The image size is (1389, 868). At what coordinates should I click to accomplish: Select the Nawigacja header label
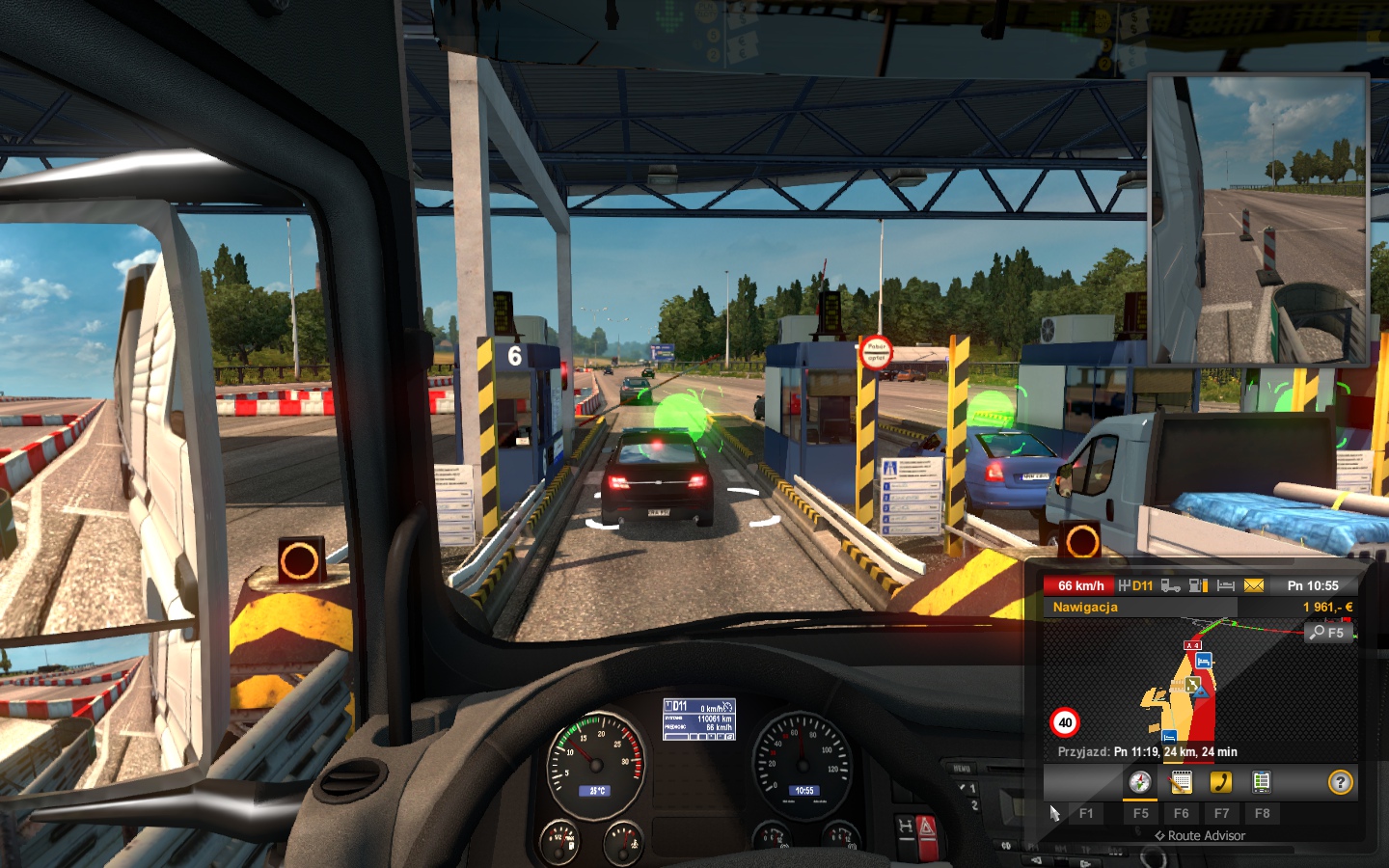tap(1085, 608)
